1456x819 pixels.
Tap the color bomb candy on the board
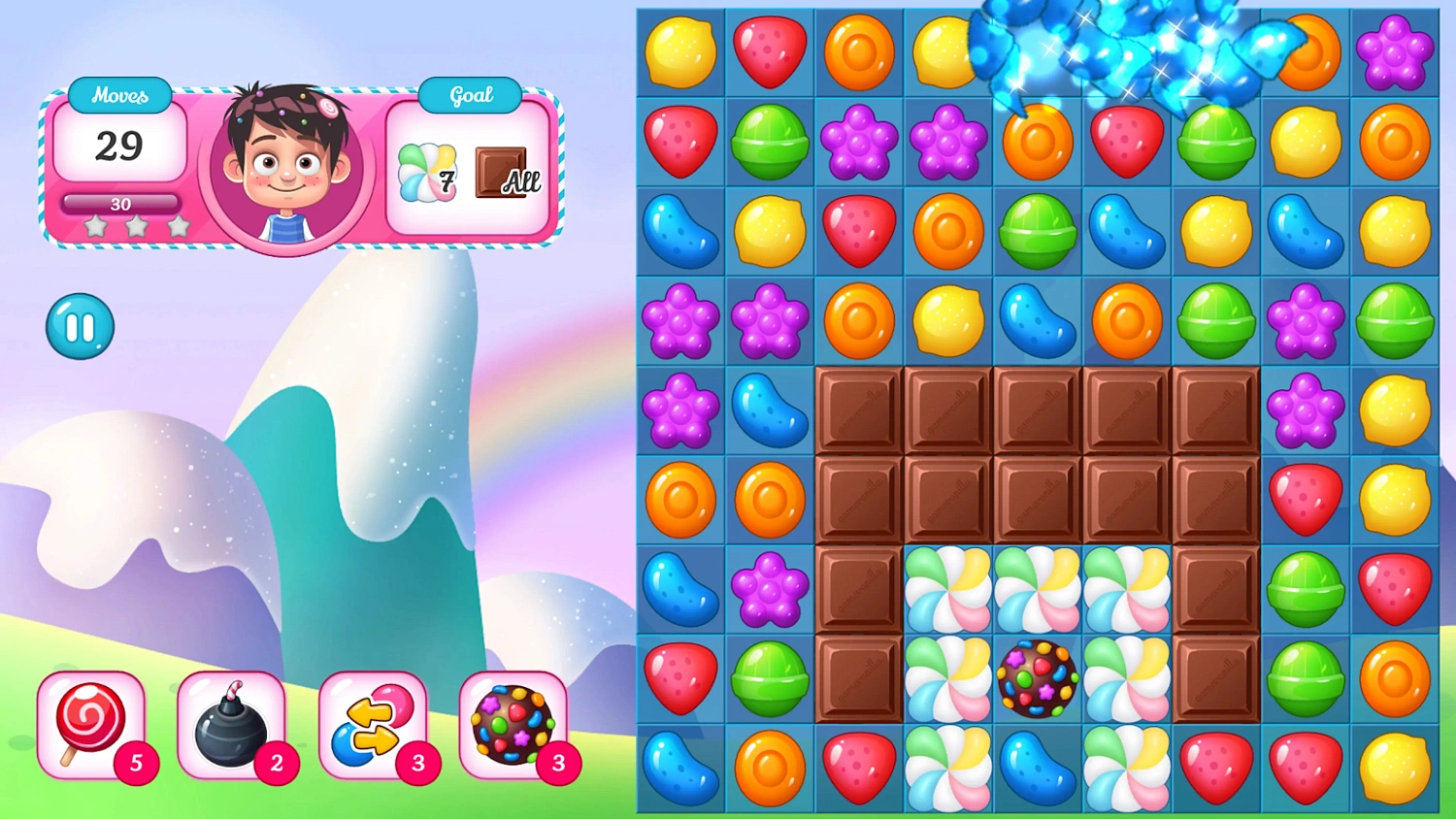pyautogui.click(x=1038, y=679)
